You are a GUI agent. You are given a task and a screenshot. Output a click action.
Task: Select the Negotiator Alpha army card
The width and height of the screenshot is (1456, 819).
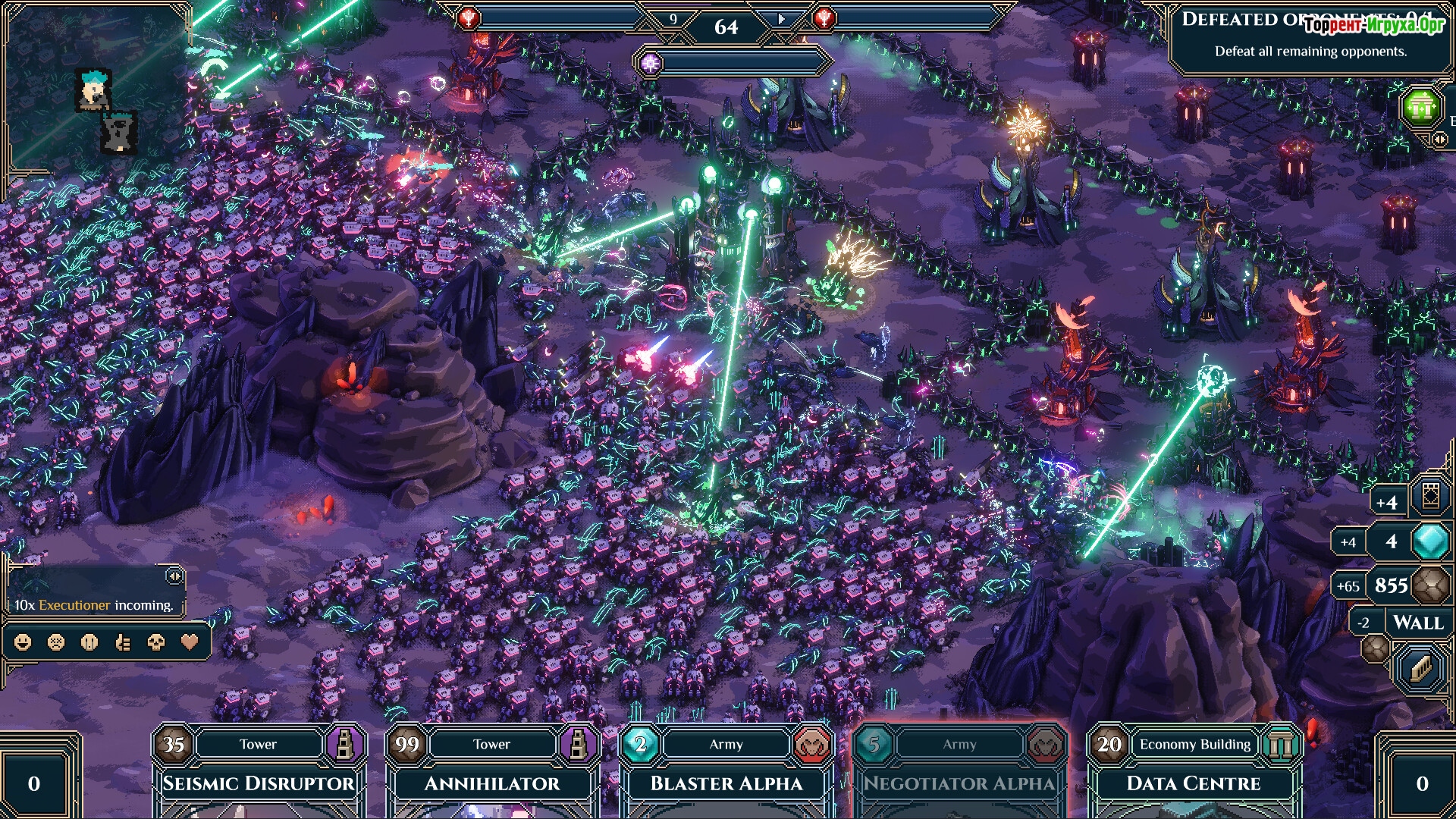pyautogui.click(x=959, y=781)
